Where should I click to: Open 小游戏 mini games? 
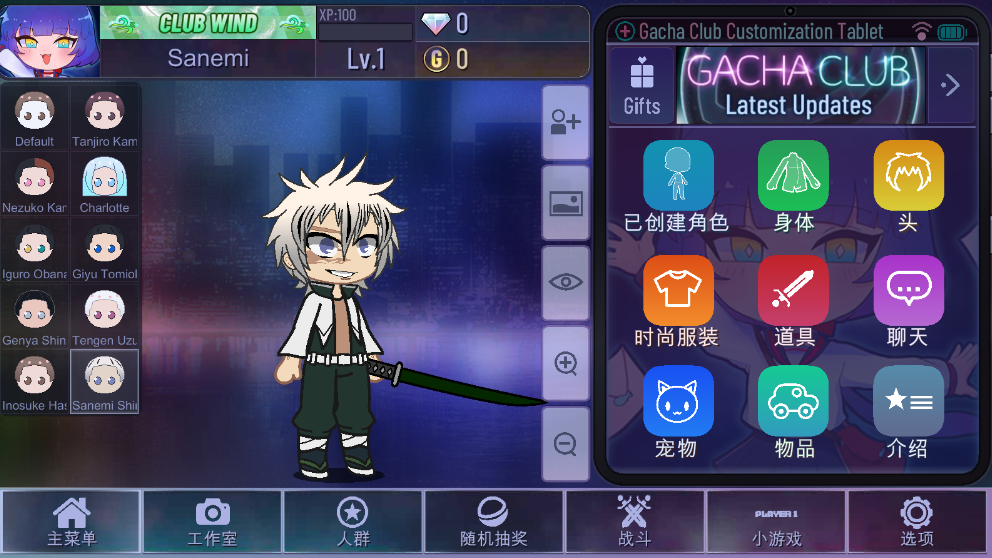(776, 521)
